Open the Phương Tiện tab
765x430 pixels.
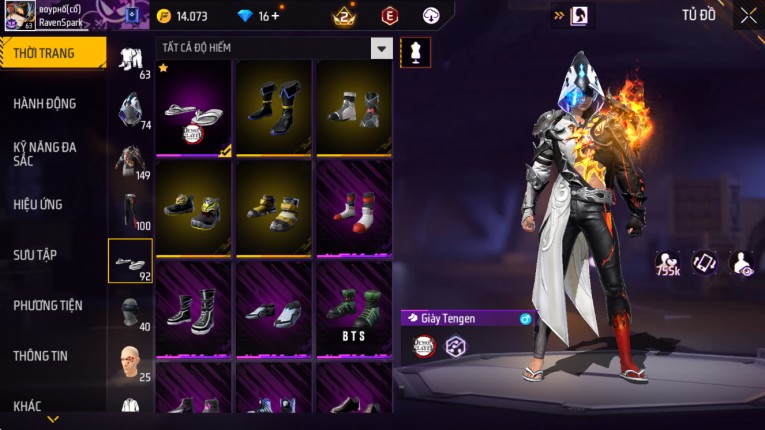point(48,305)
